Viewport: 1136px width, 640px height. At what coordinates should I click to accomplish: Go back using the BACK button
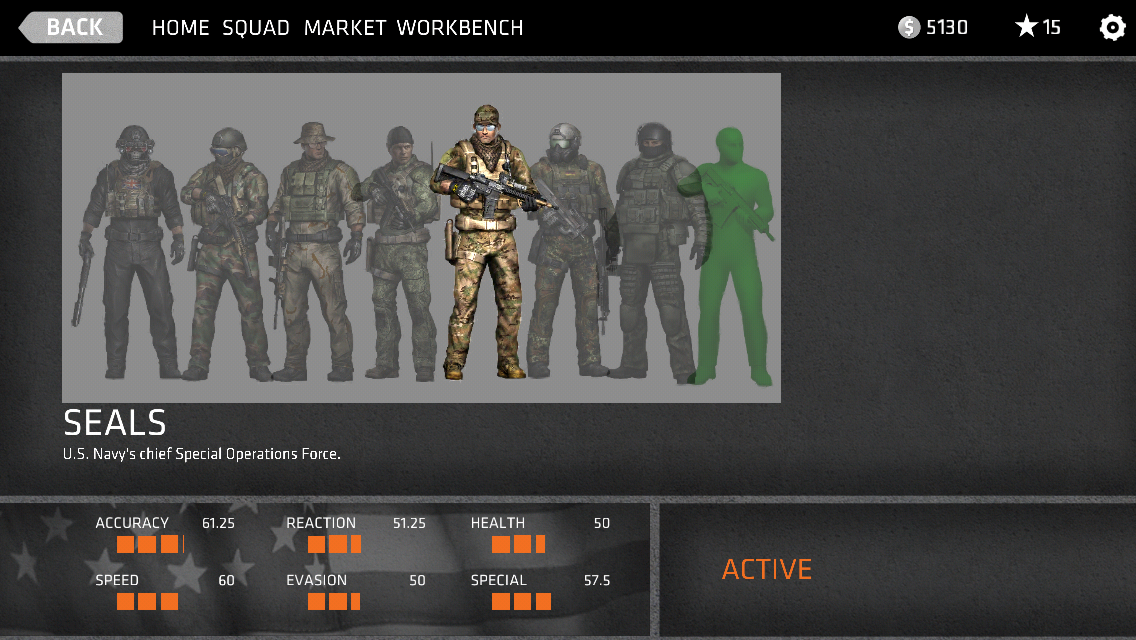pos(72,27)
